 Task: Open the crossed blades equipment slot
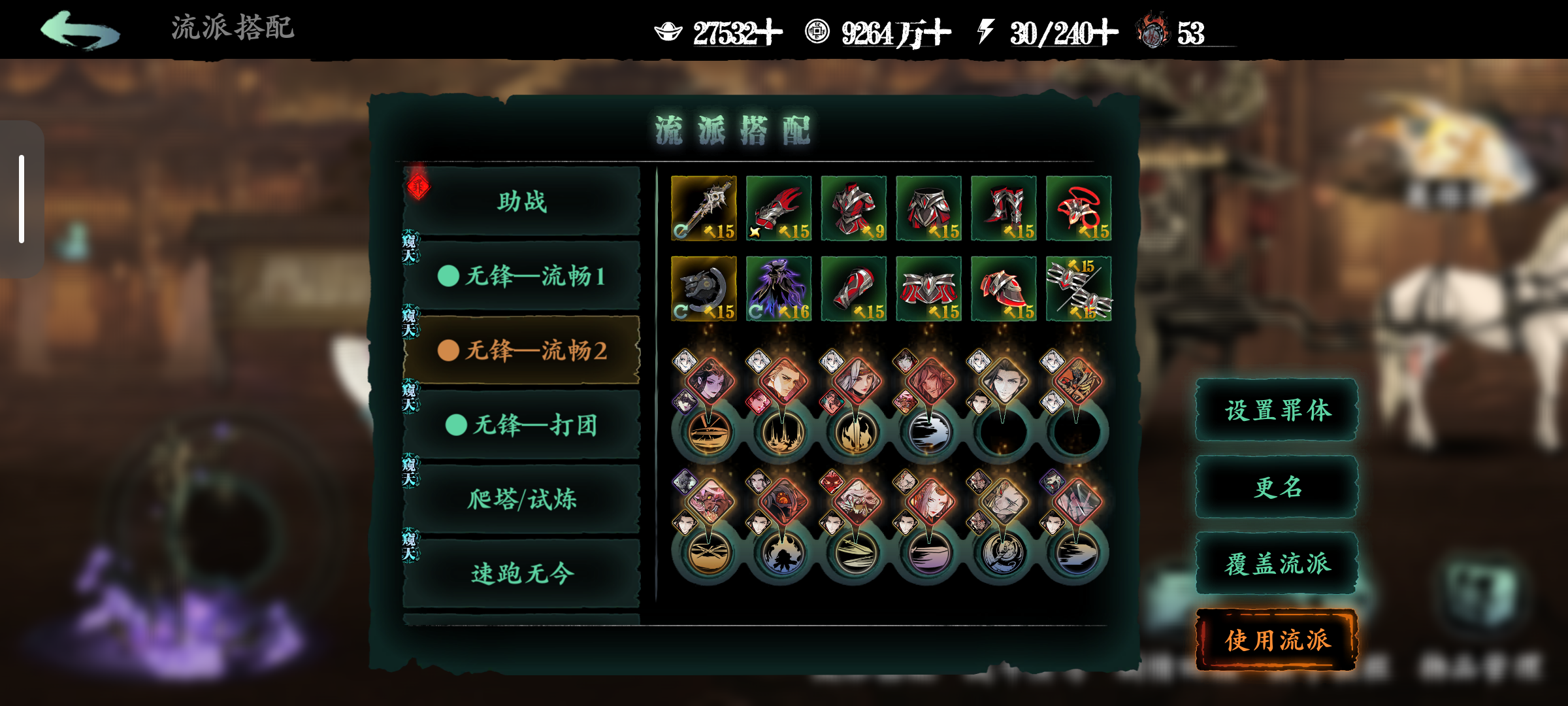click(1079, 288)
